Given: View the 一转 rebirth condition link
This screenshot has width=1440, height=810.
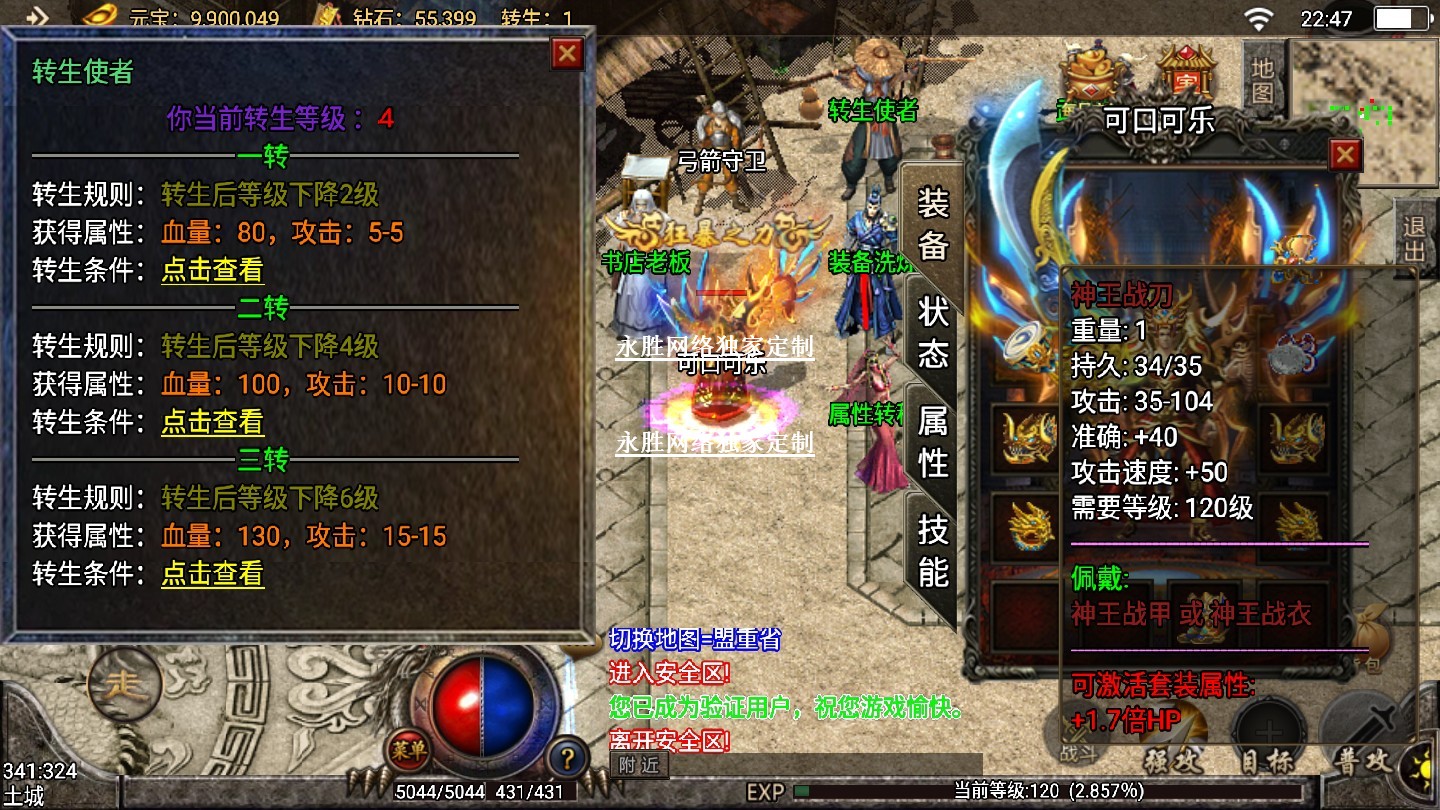Looking at the screenshot, I should [212, 270].
